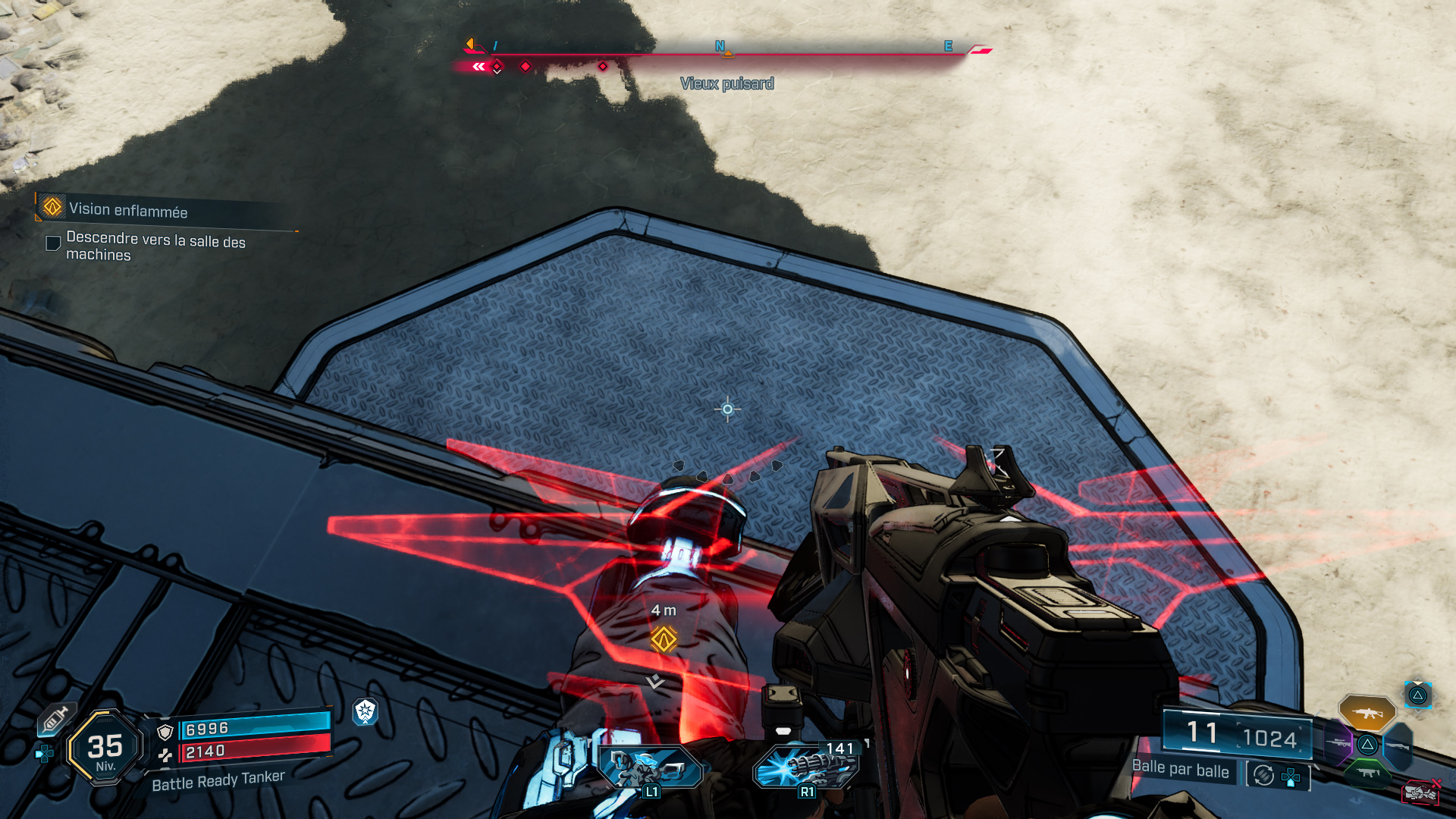
Task: Equip the green submachine gun slot
Action: [x=1368, y=773]
